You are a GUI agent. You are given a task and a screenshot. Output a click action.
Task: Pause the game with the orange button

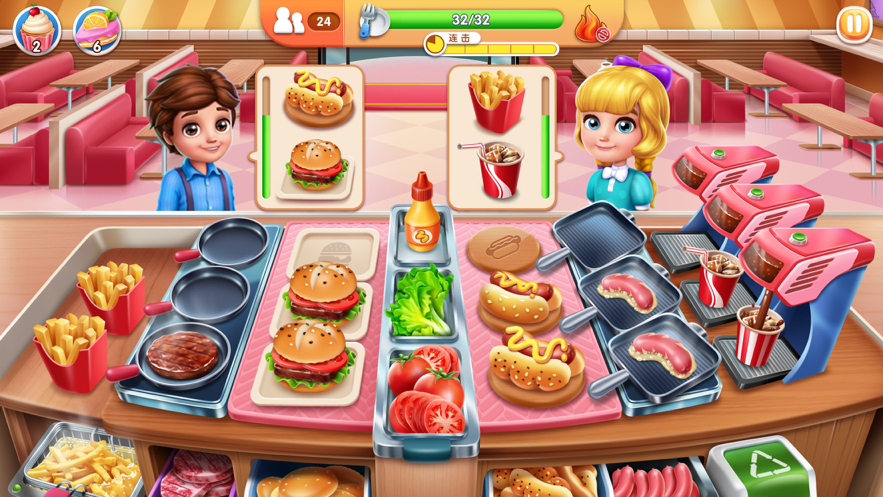854,25
